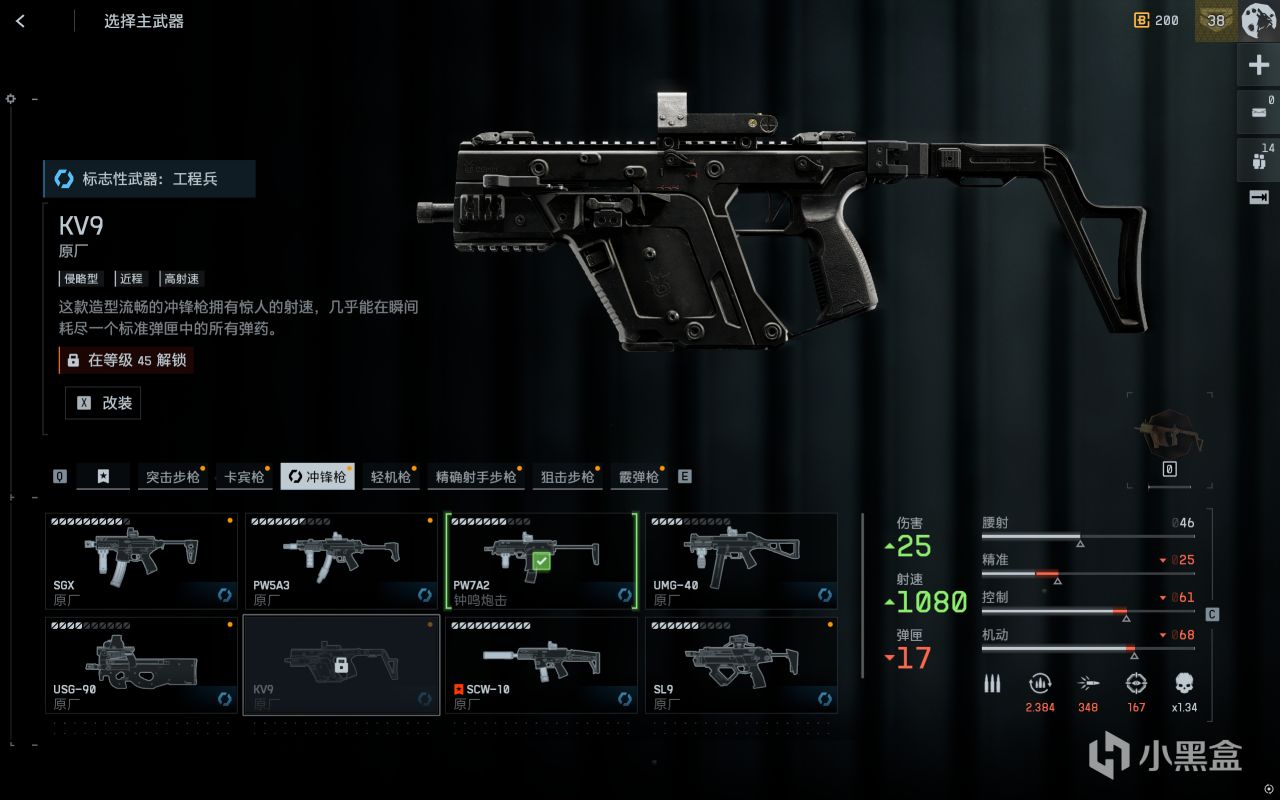The height and width of the screenshot is (800, 1280).
Task: Select the SCW-10 weapon tile
Action: pyautogui.click(x=541, y=665)
